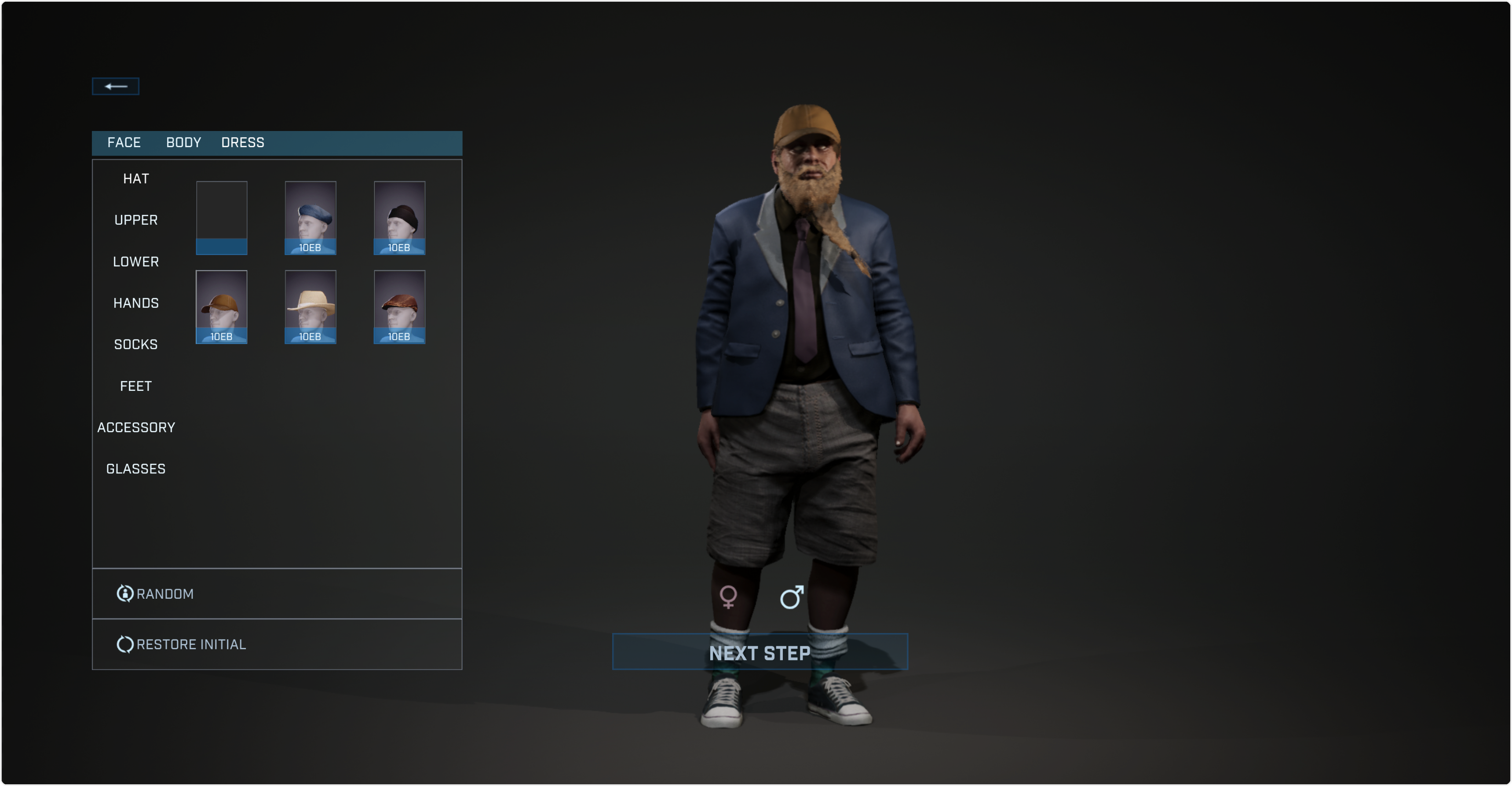This screenshot has height=786, width=1512.
Task: Select the LOWER clothing category
Action: click(x=136, y=262)
